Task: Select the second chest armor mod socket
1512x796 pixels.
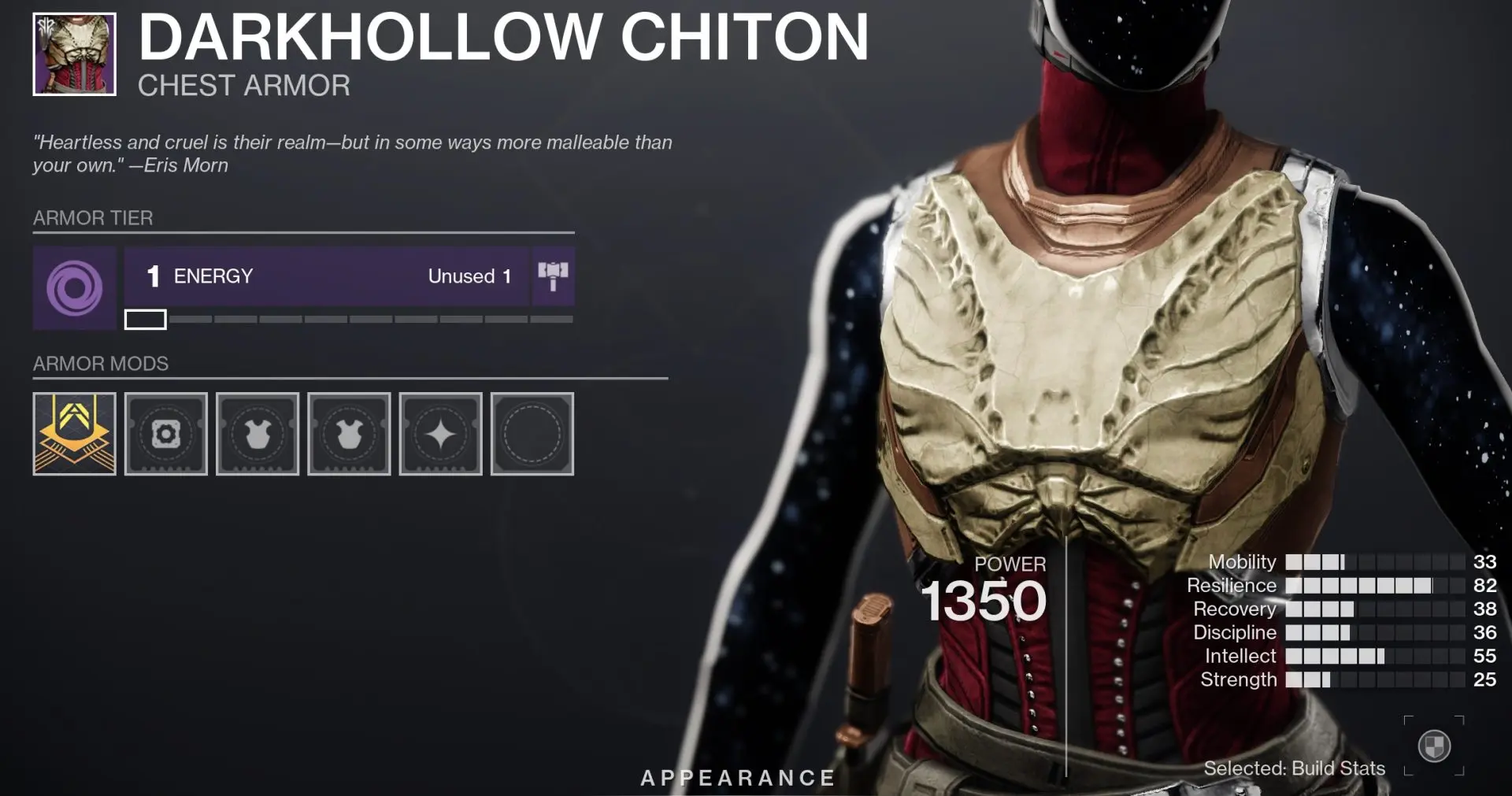Action: click(349, 433)
